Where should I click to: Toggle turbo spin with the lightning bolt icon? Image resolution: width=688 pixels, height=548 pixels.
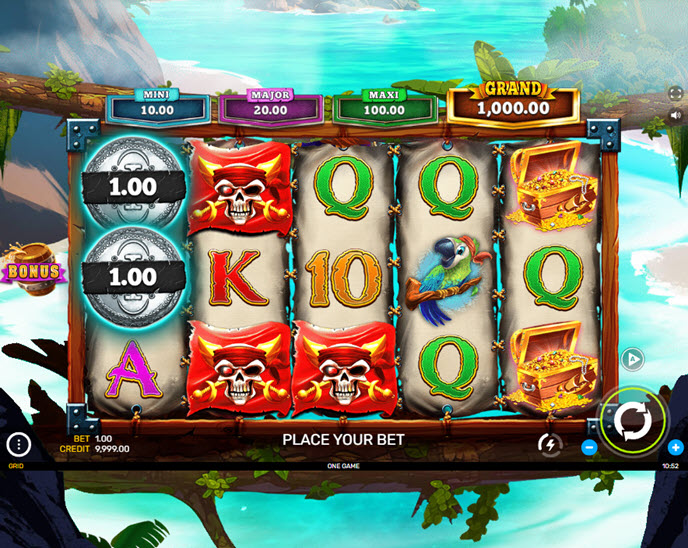(x=549, y=443)
